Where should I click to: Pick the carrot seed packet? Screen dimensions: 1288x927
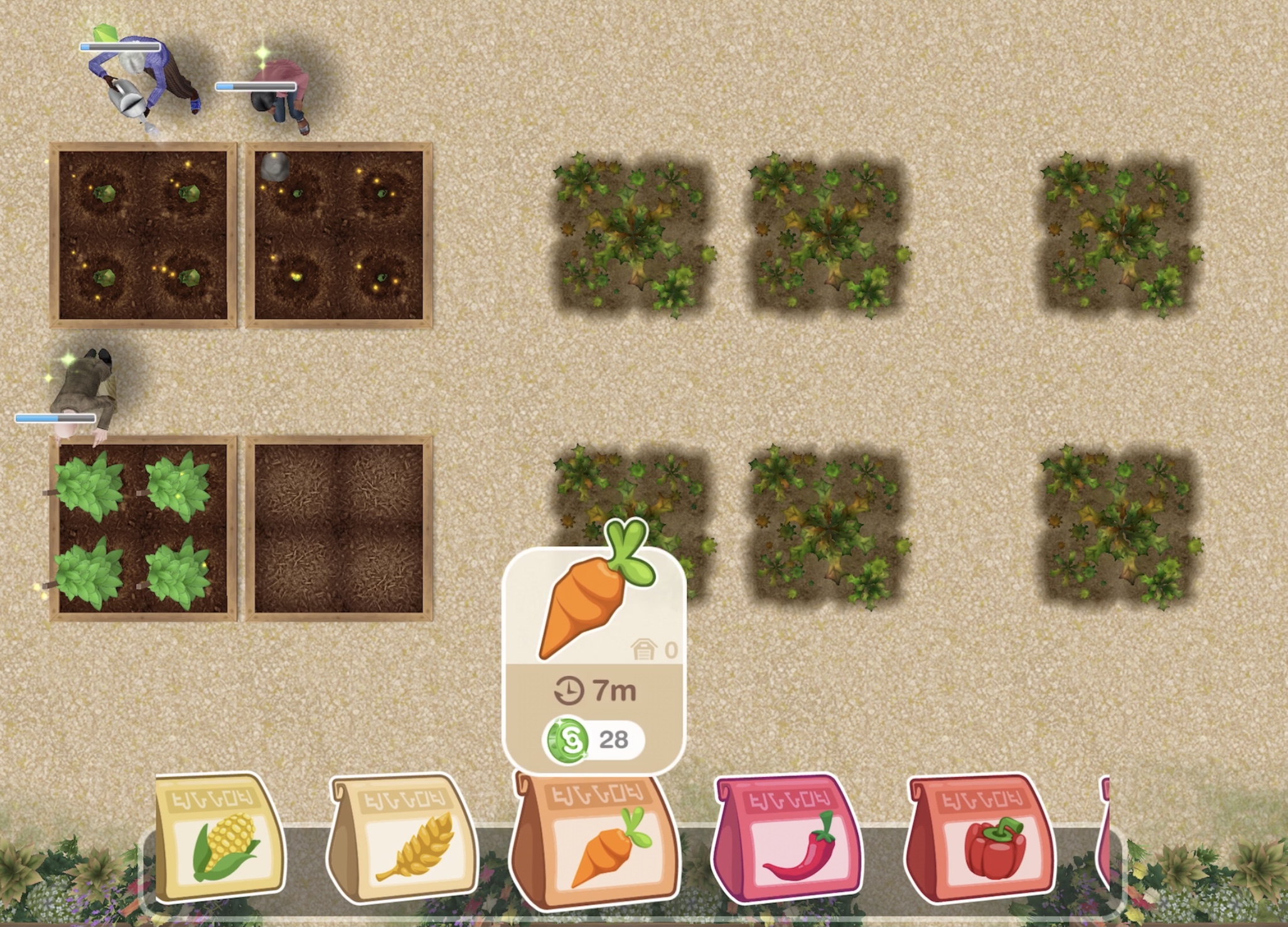pos(595,842)
